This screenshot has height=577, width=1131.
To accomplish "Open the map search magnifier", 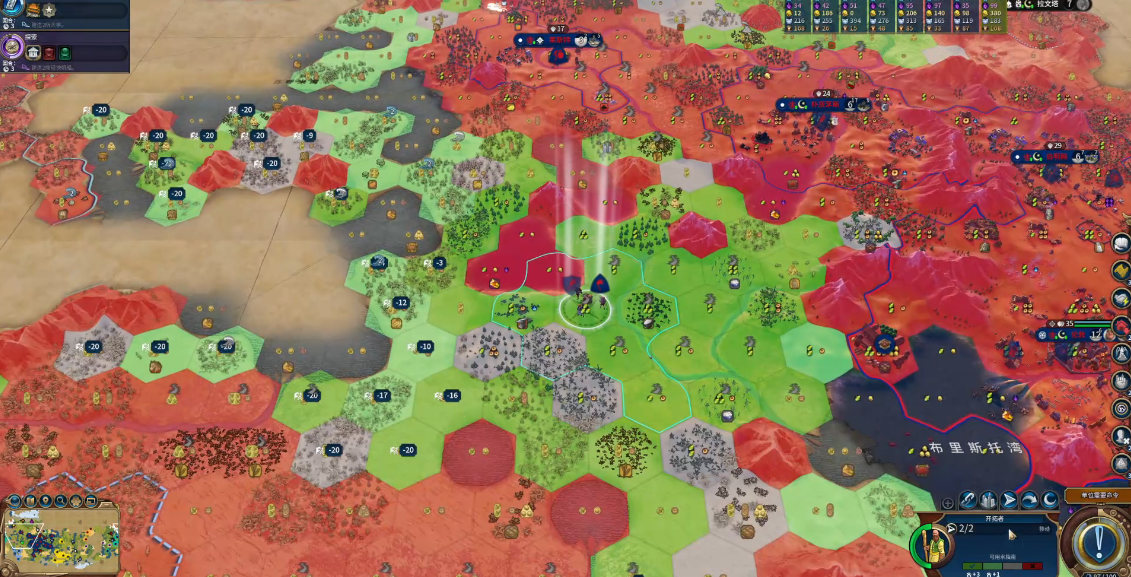I will (61, 500).
